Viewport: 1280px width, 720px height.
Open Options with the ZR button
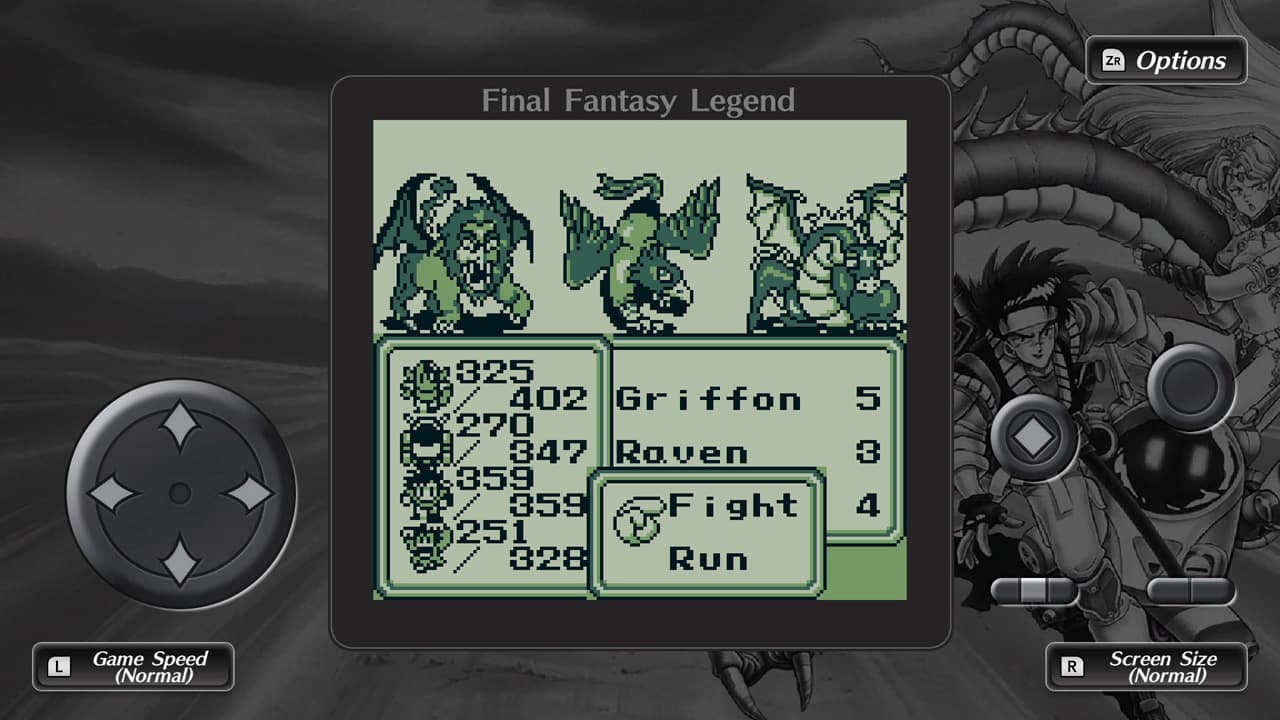tap(1166, 60)
